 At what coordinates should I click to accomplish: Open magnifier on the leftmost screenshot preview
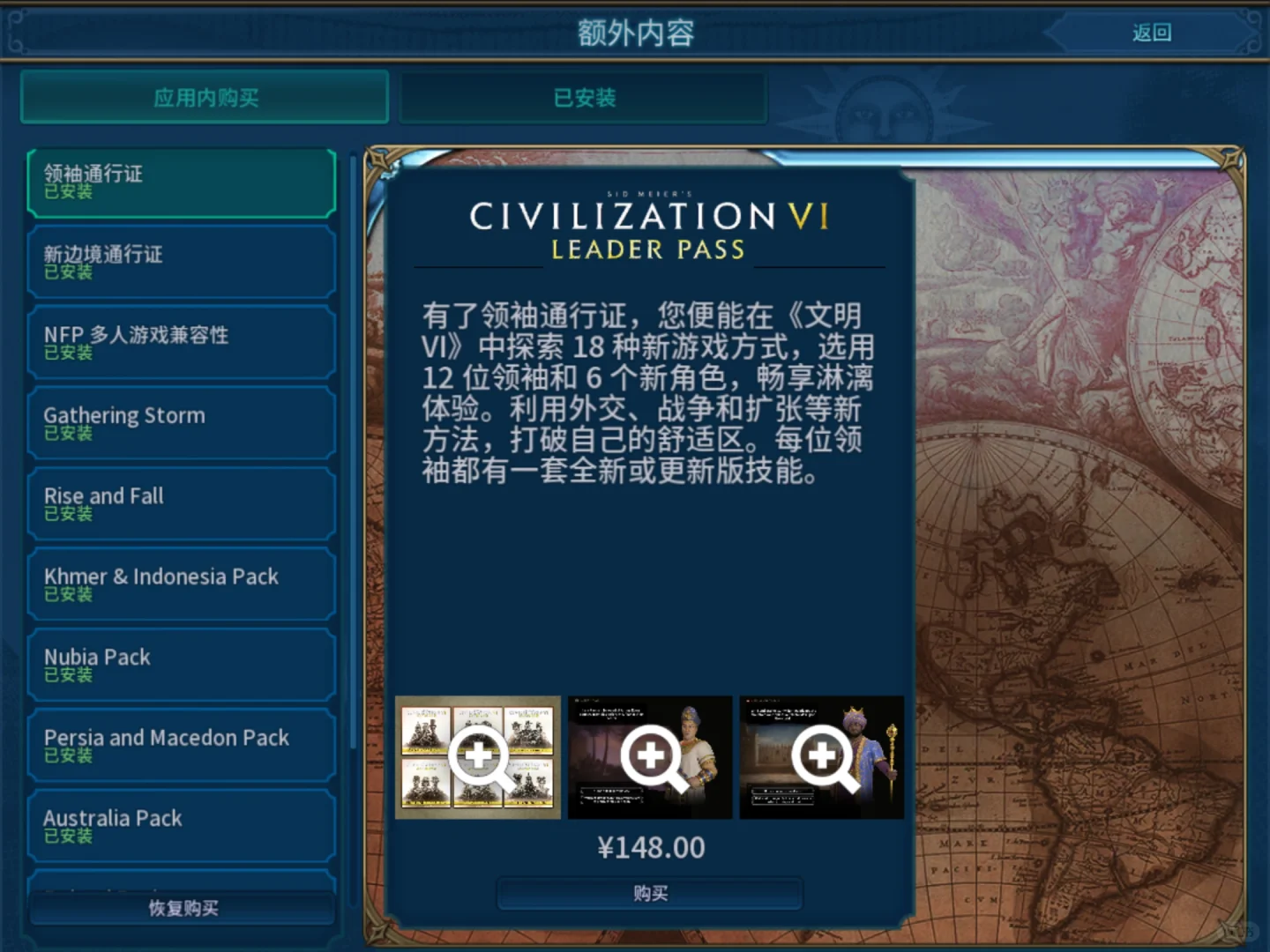[477, 756]
